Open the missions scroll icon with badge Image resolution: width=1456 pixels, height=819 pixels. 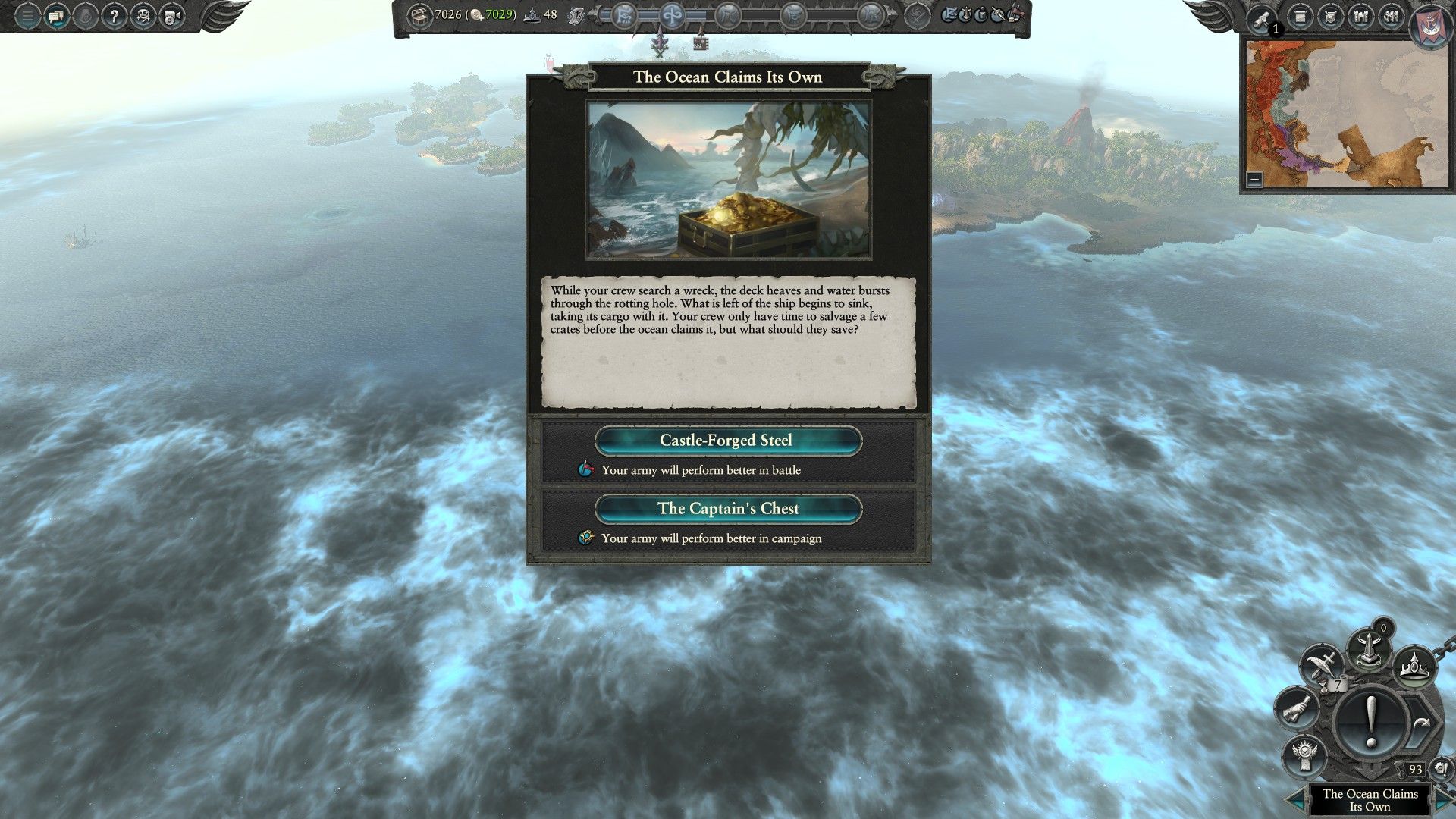click(x=1262, y=18)
